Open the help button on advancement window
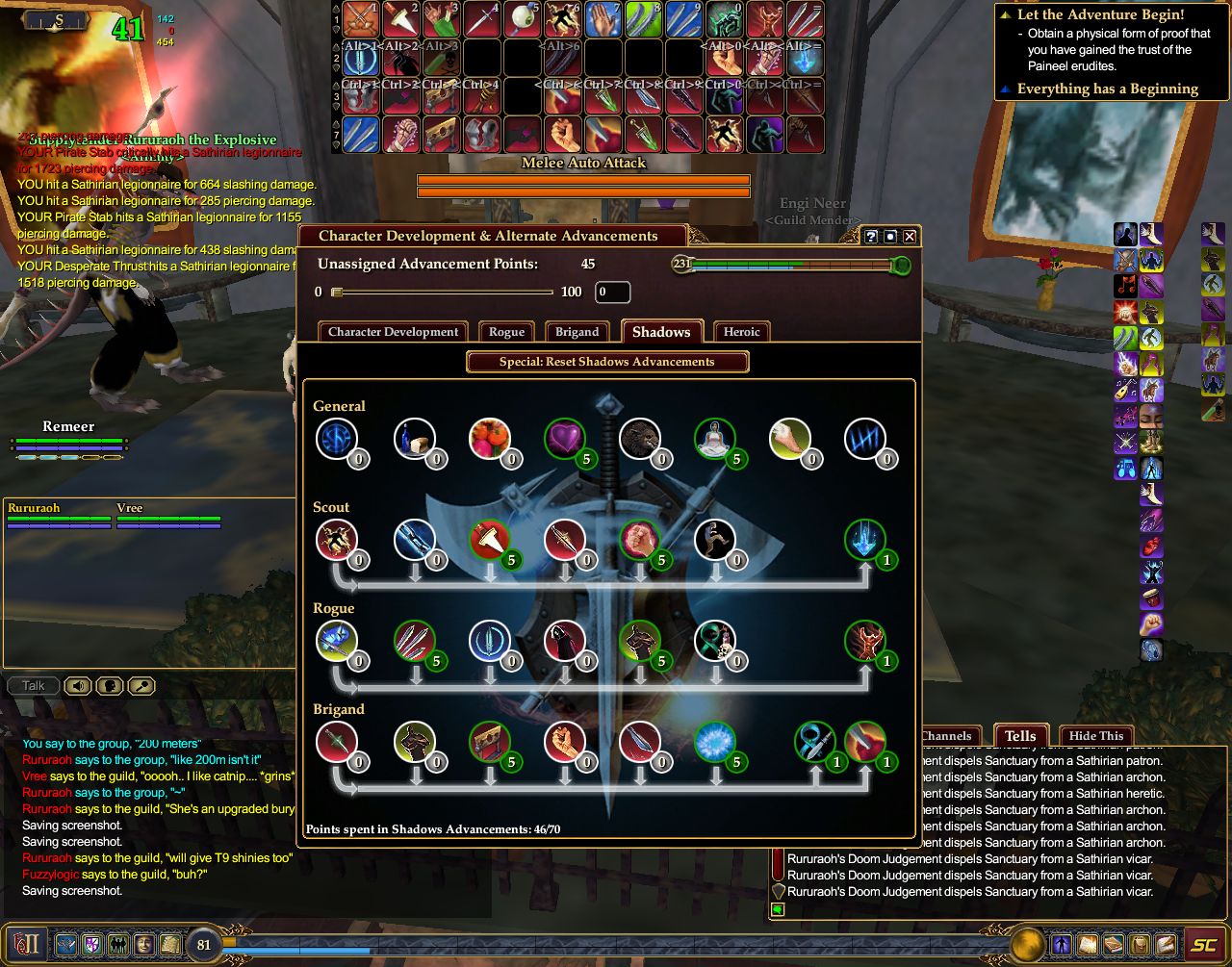 pos(871,237)
